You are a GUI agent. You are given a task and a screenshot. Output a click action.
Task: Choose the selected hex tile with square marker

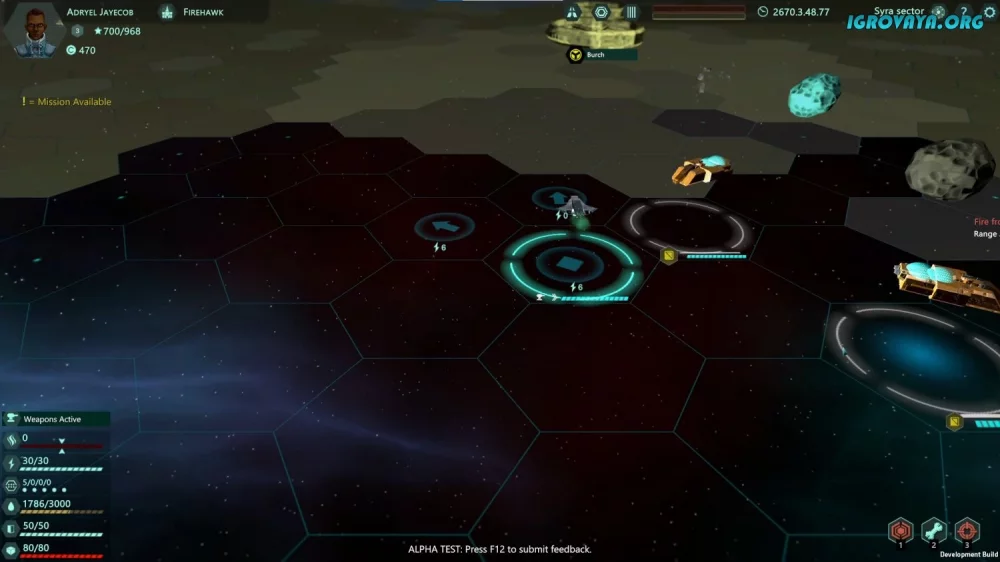coord(569,264)
